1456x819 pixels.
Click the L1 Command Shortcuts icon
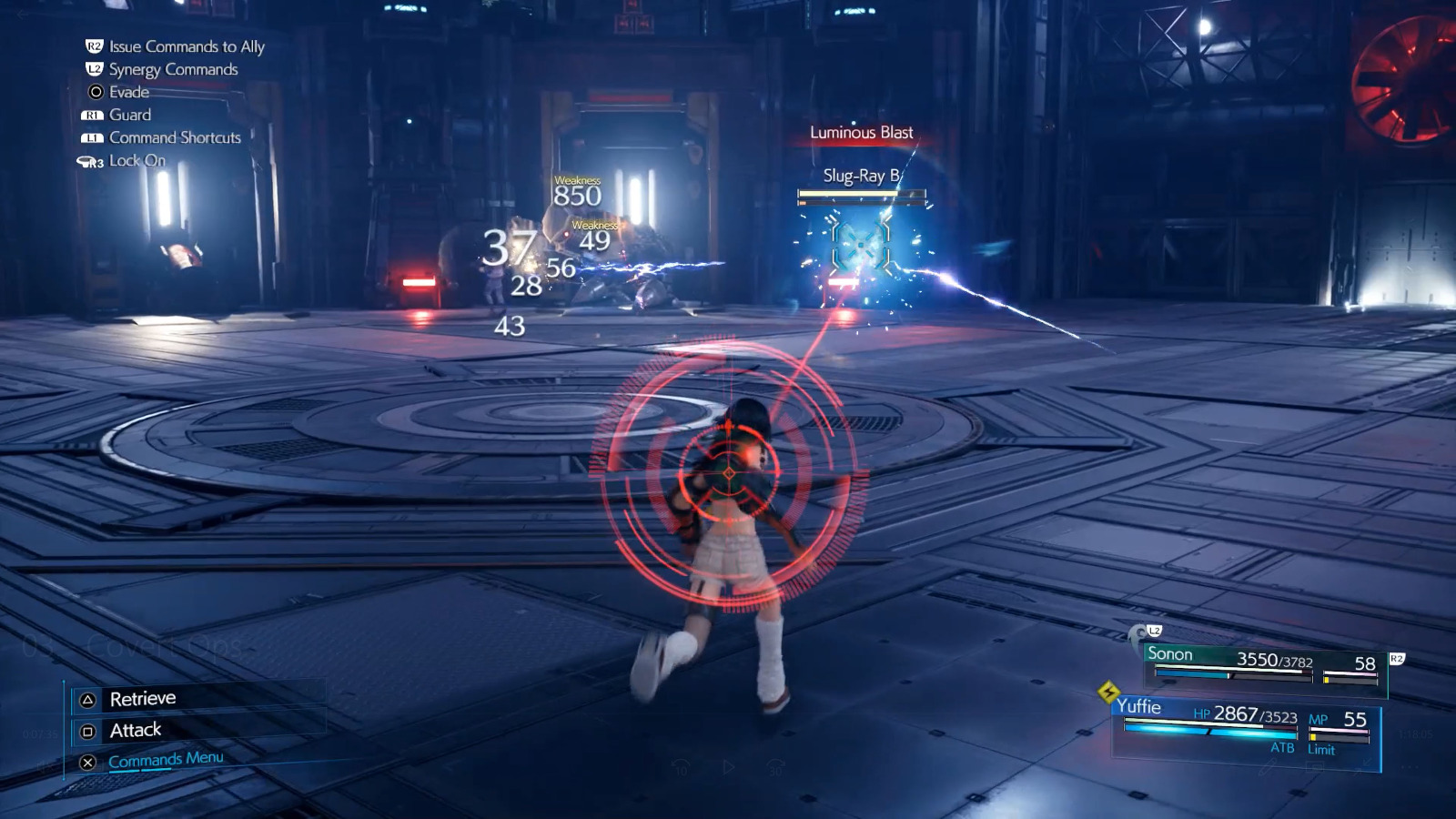pos(92,137)
